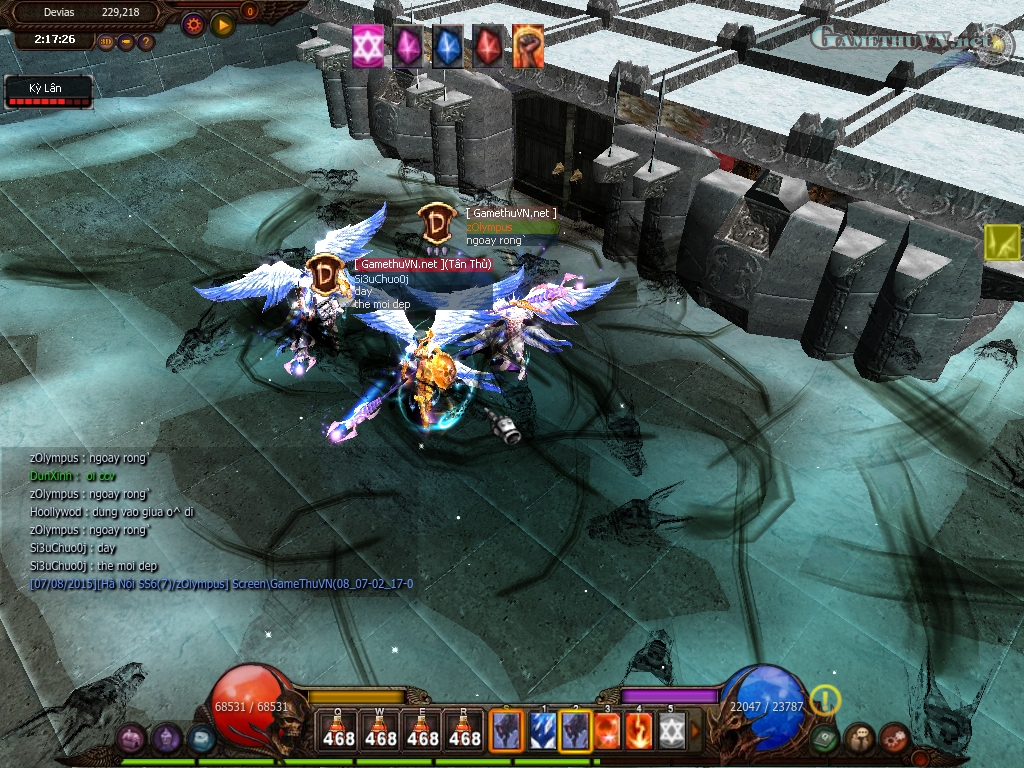Activate the flame swirl skill in slot 4
Screen dimensions: 1024x768
[x=639, y=730]
